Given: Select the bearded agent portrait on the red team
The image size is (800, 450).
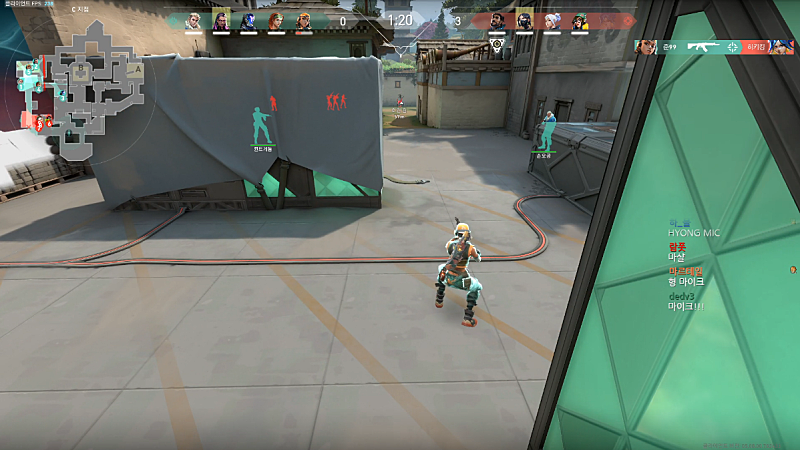Looking at the screenshot, I should tap(497, 20).
